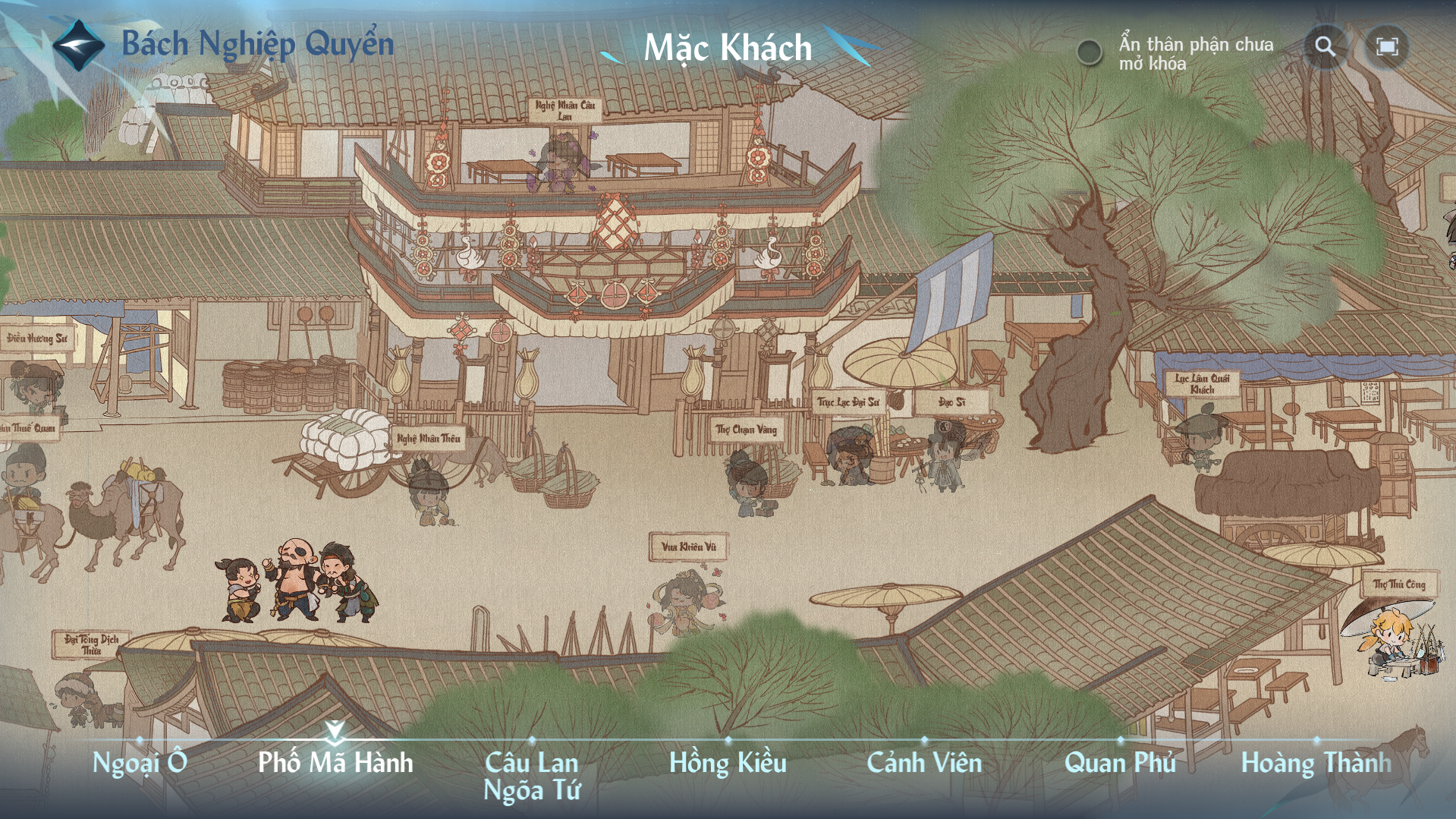The width and height of the screenshot is (1456, 819).
Task: Switch to the Cảnh Viên tab
Action: [924, 762]
